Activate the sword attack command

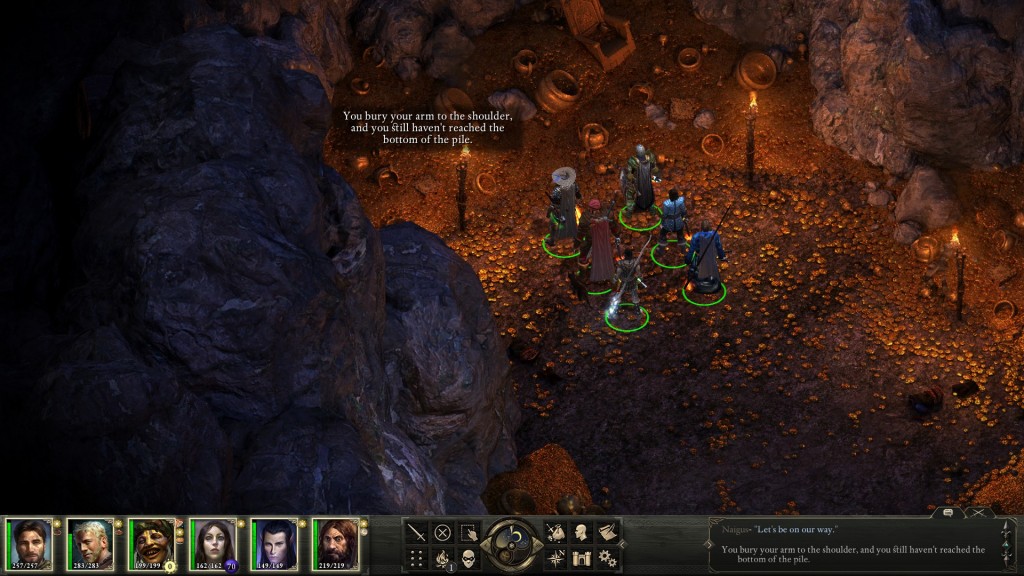(x=416, y=532)
